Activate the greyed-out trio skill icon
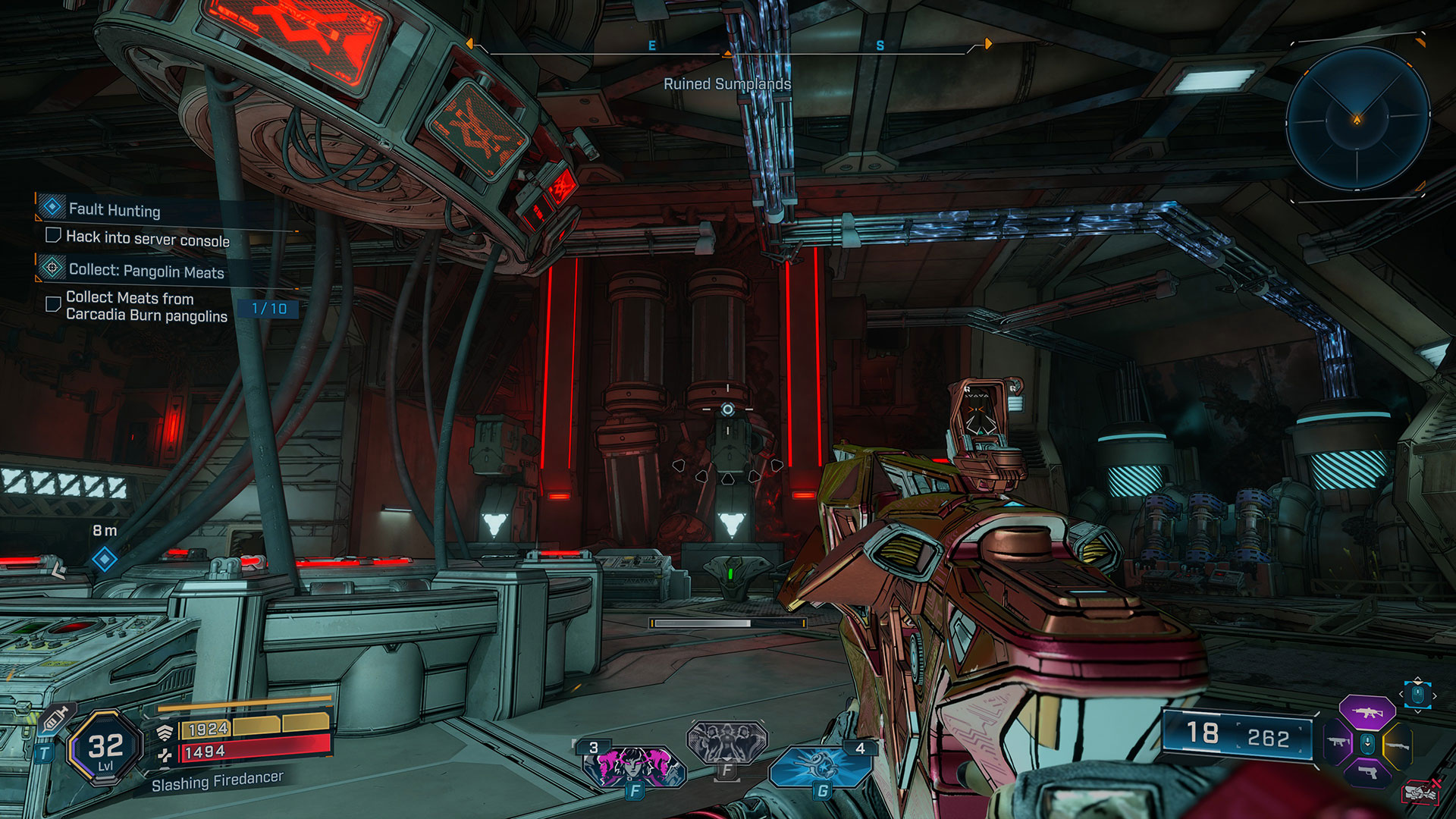1456x819 pixels. 726,741
